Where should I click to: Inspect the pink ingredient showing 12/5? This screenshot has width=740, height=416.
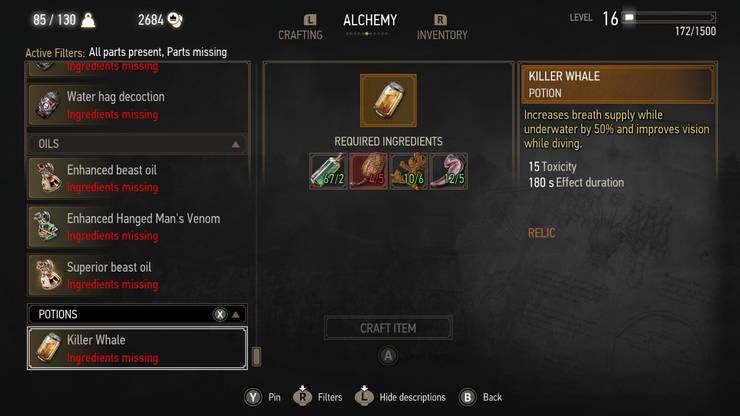[x=448, y=171]
